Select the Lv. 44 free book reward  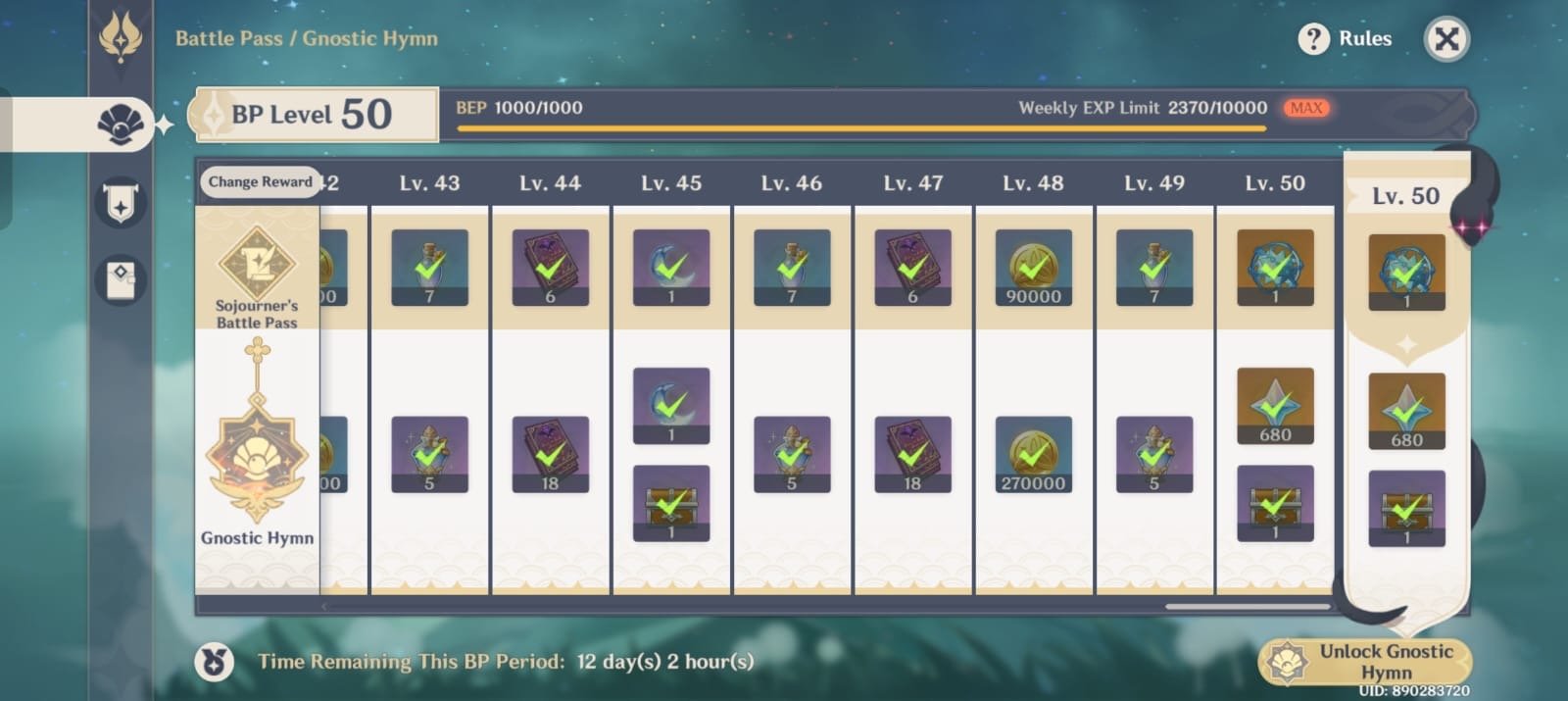pos(550,268)
